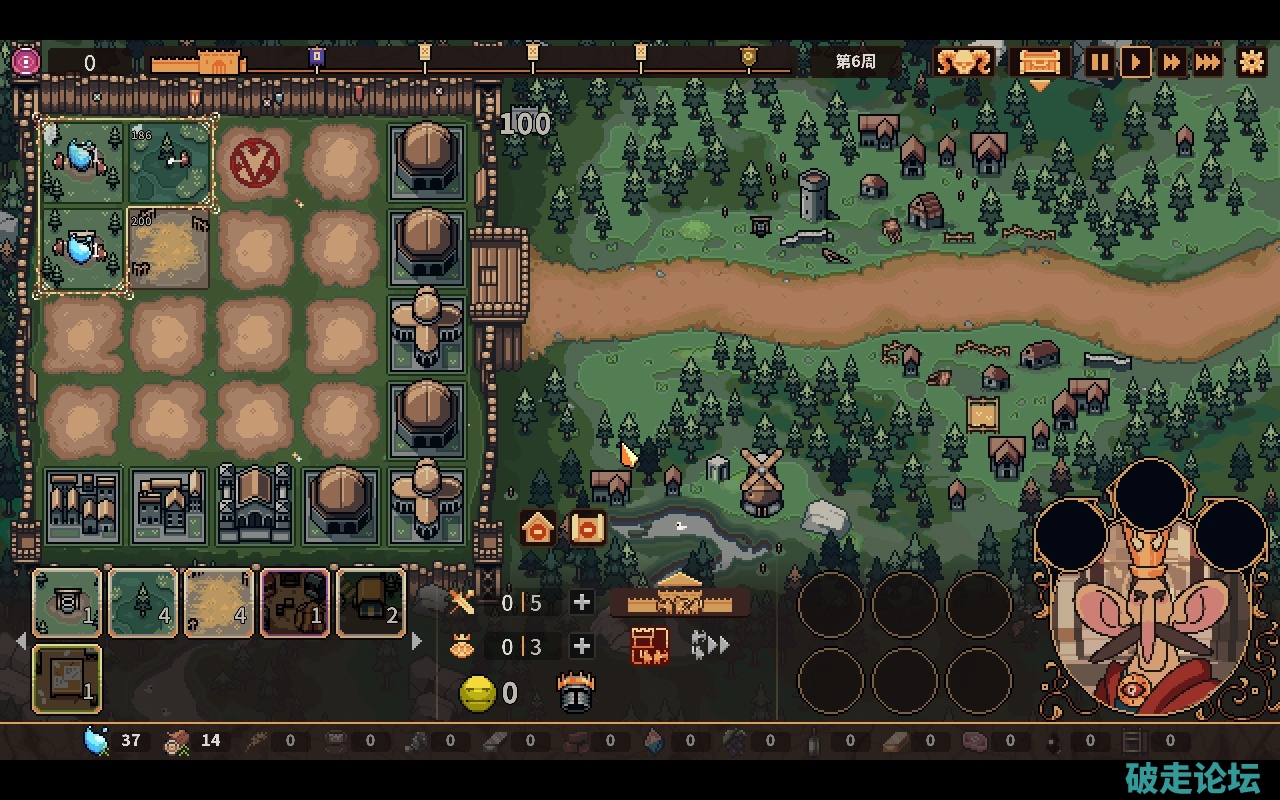Click the orange house icon button
1280x800 pixels.
pos(538,527)
